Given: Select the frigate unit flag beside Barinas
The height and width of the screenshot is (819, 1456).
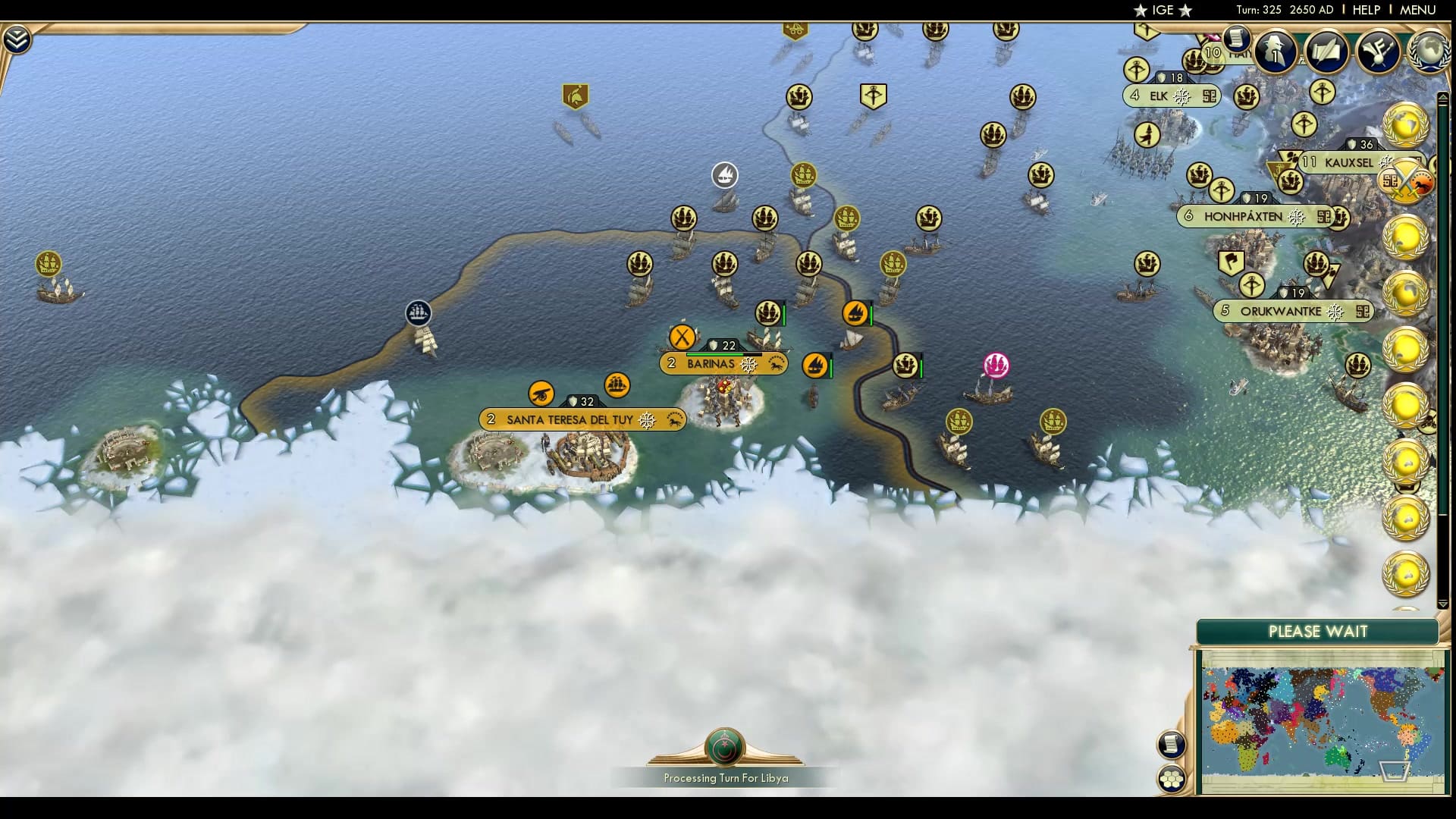Looking at the screenshot, I should 817,365.
